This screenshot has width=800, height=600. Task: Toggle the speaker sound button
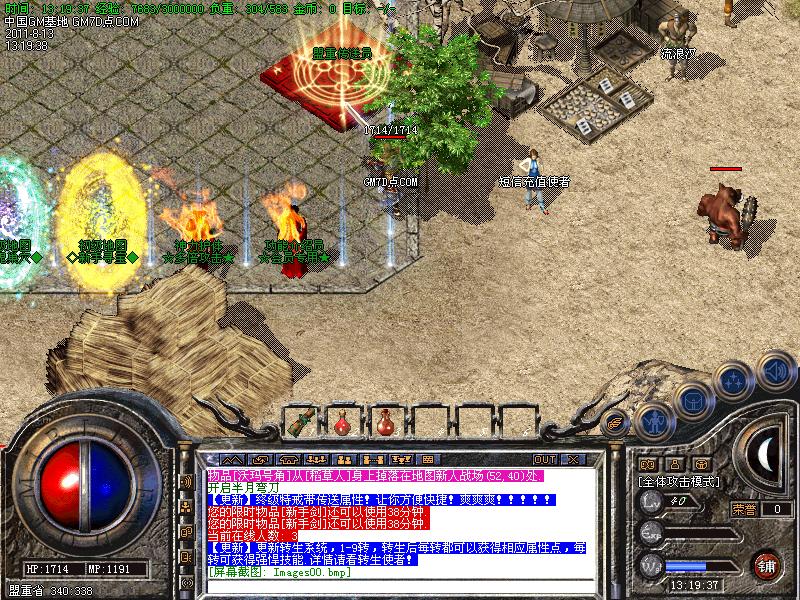(775, 369)
